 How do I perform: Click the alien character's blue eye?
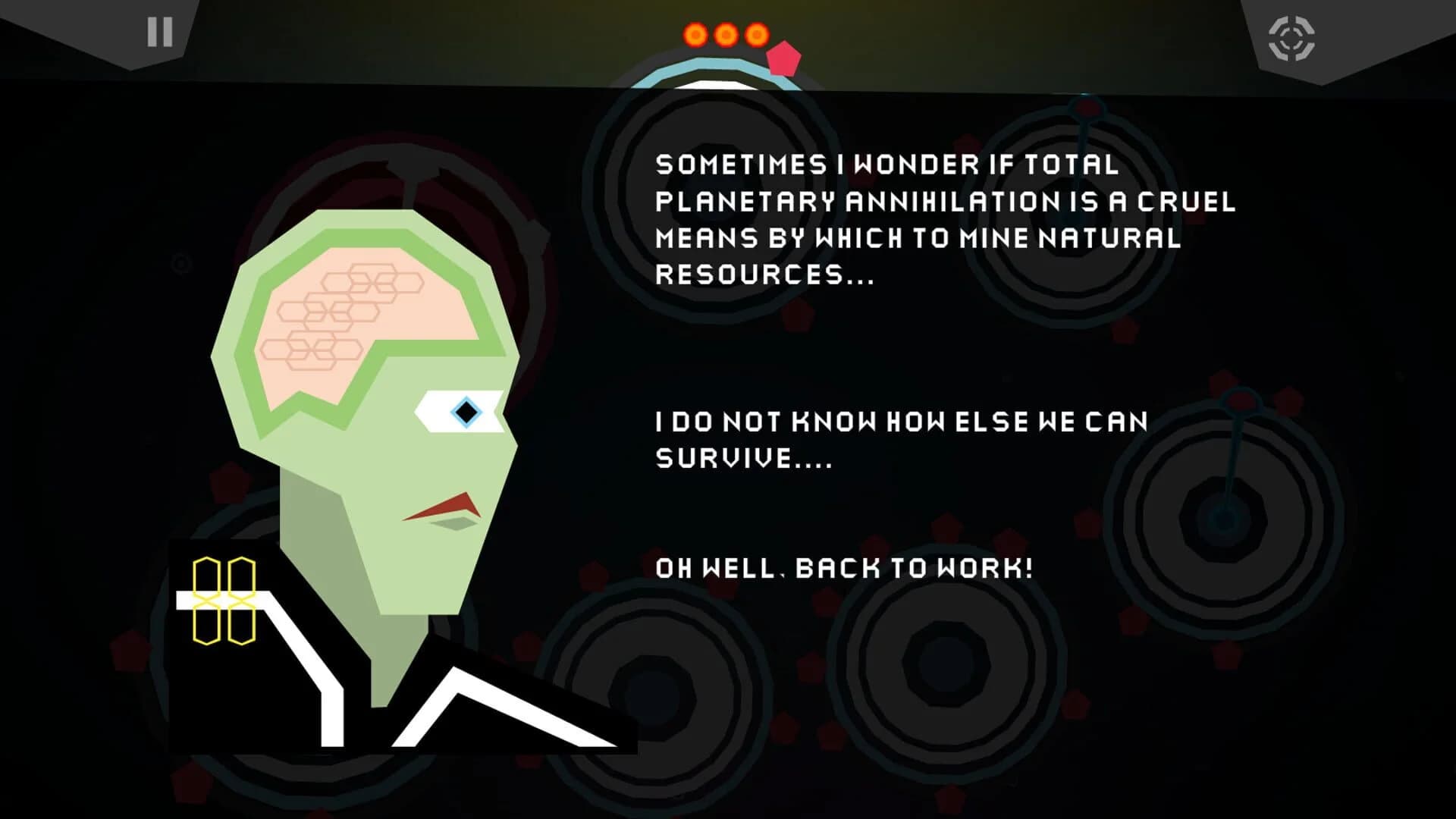pos(466,412)
